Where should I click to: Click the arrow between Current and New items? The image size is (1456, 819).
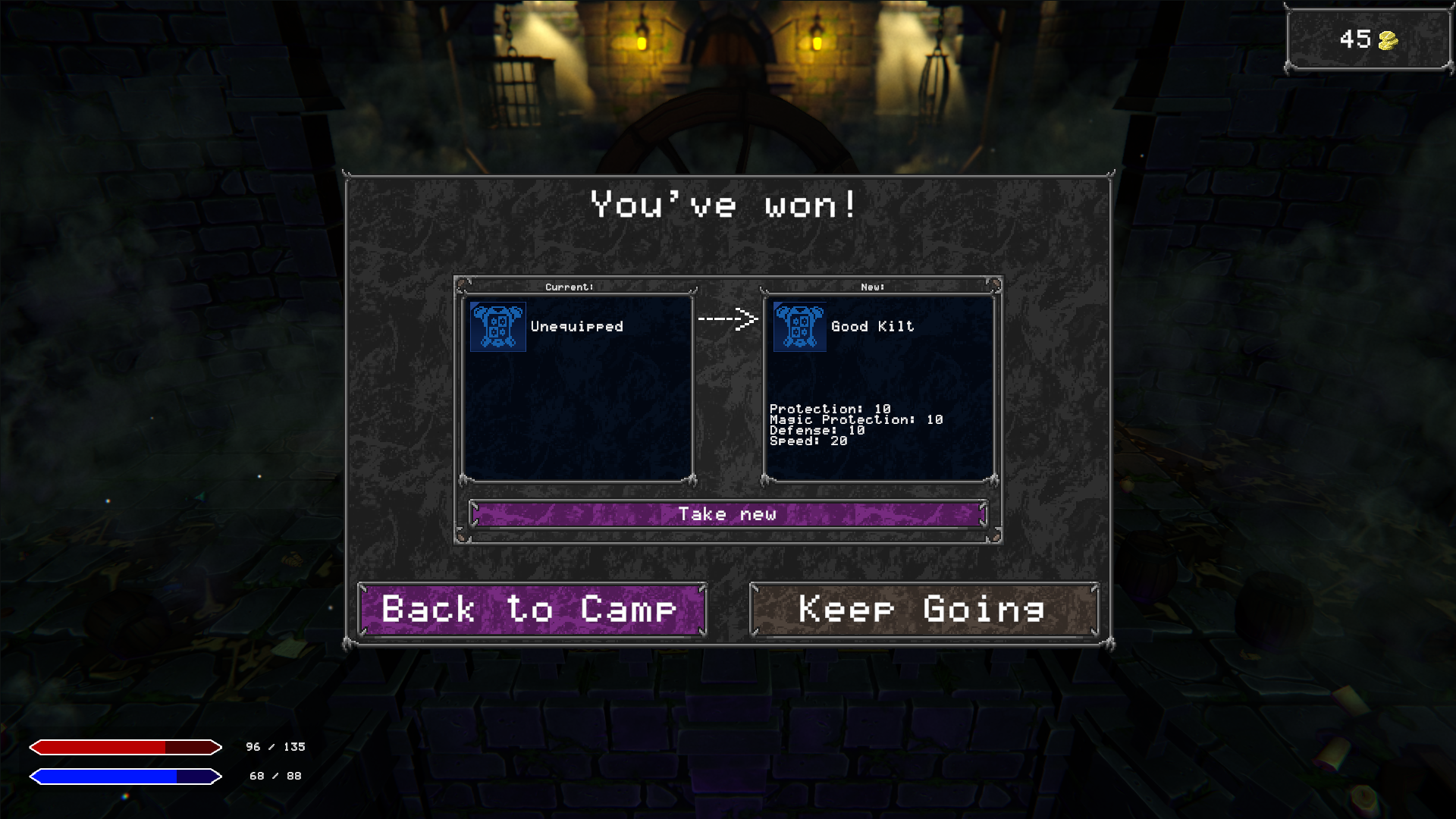pos(727,320)
